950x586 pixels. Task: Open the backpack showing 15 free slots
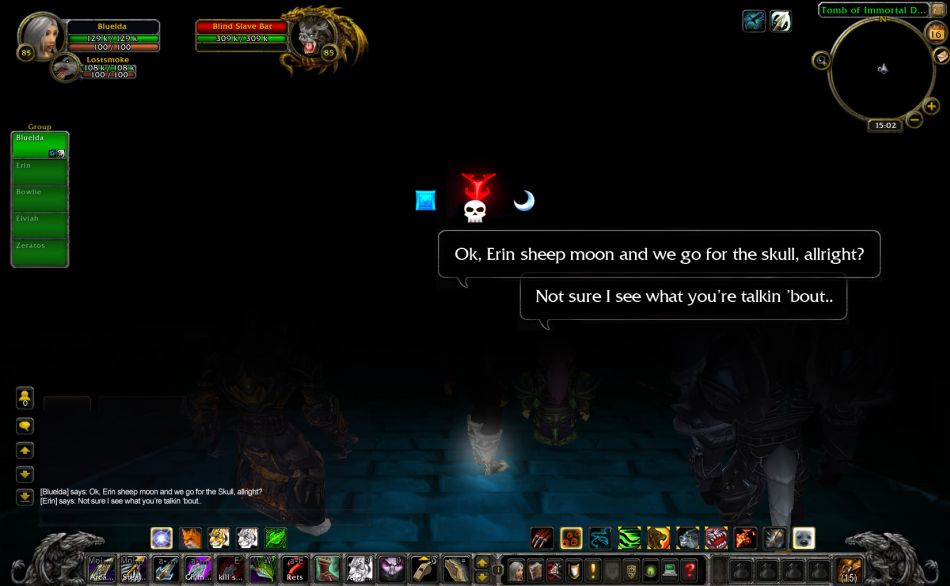coord(849,571)
